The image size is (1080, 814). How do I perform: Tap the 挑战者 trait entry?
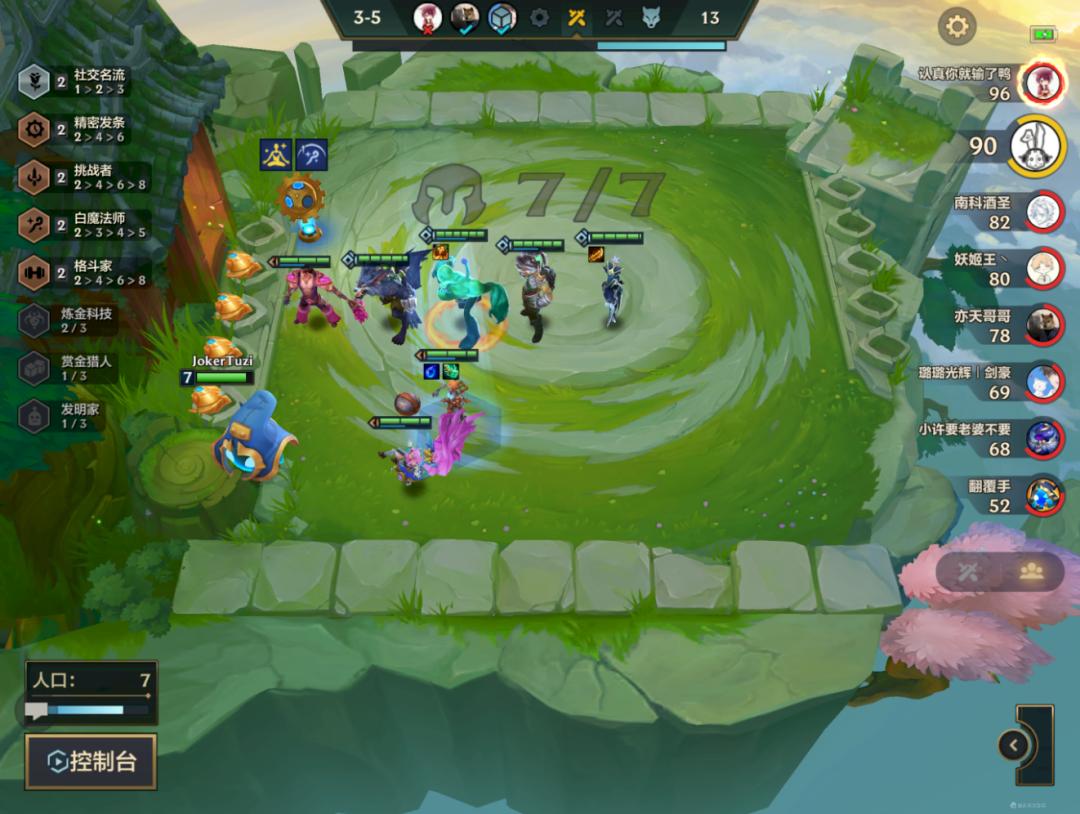click(85, 177)
